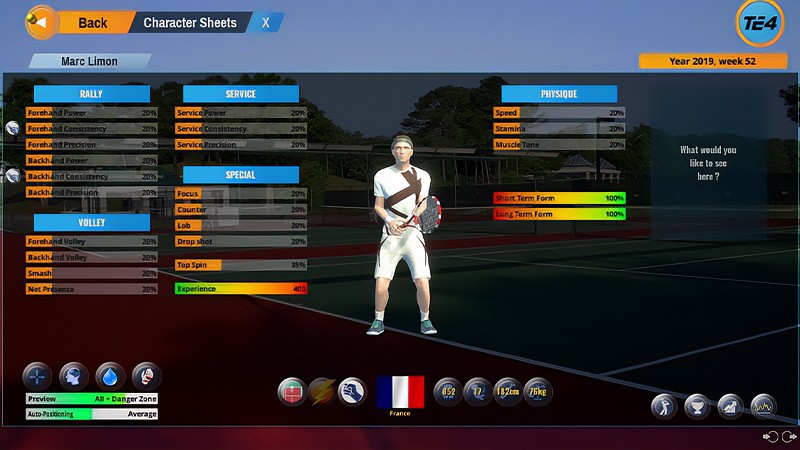
Task: Open the head profile icon
Action: 74,376
